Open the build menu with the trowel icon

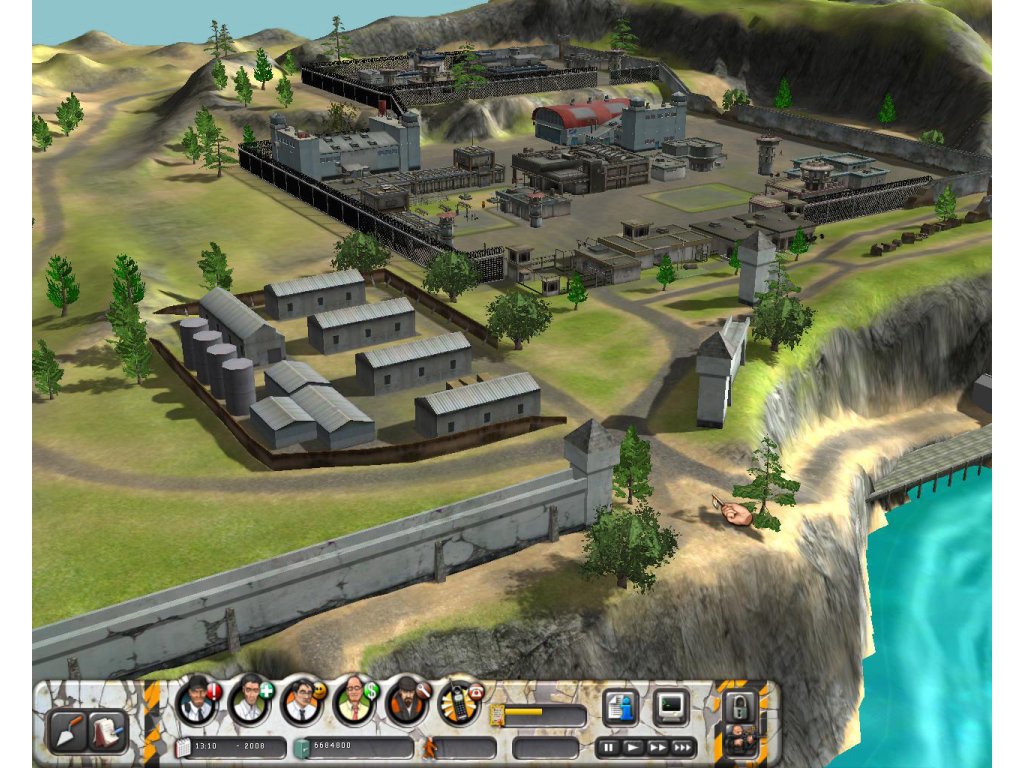(x=69, y=731)
